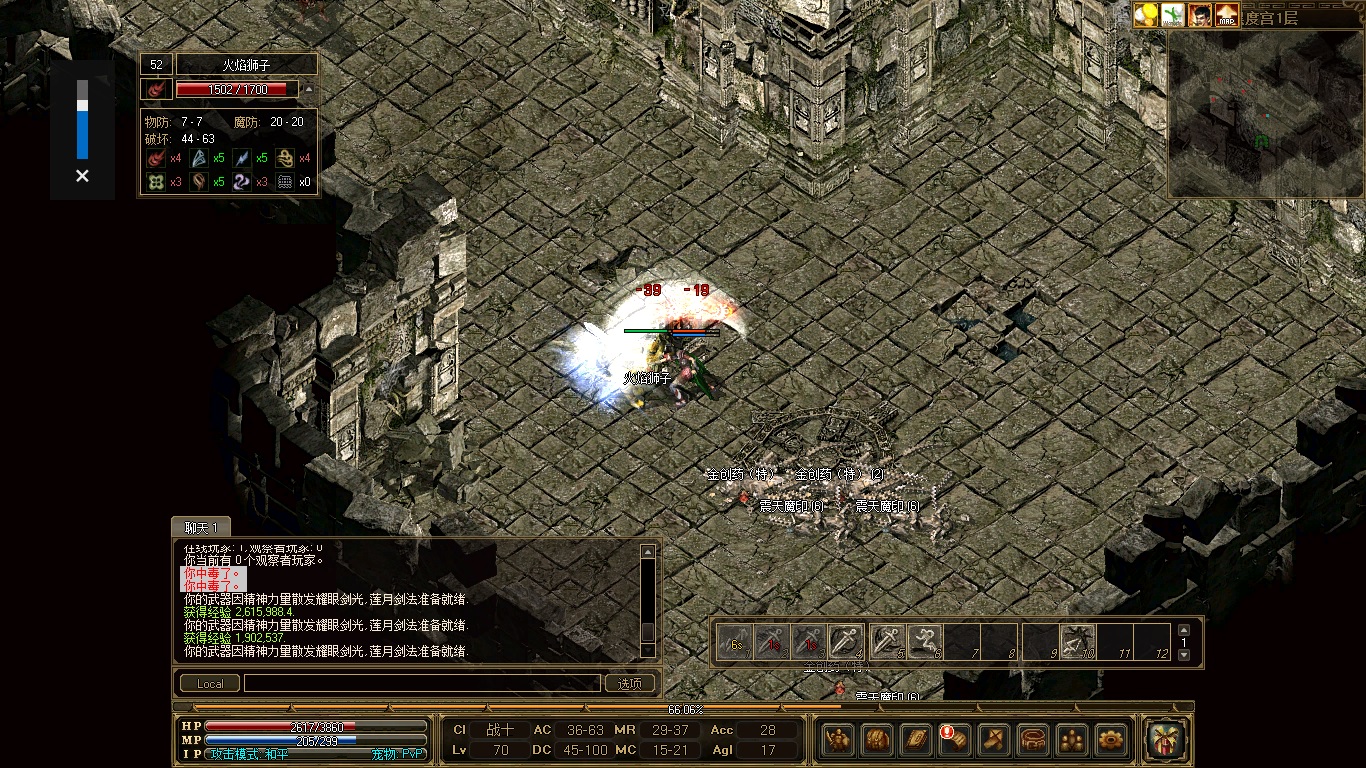Switch to the 聊天 1 chat tab
1366x768 pixels.
(201, 527)
